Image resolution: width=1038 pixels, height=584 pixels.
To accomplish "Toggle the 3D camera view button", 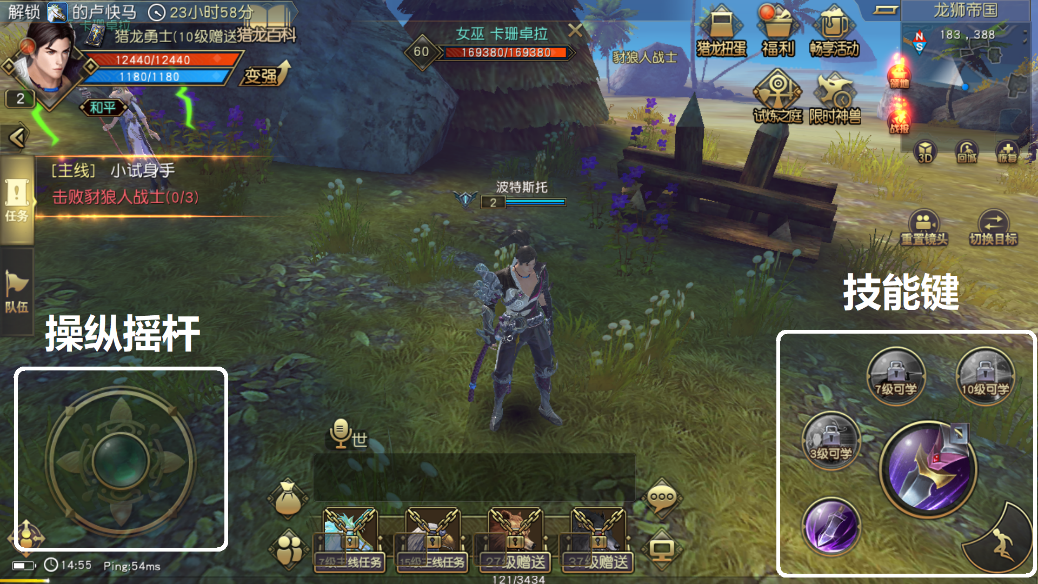I will pyautogui.click(x=926, y=152).
